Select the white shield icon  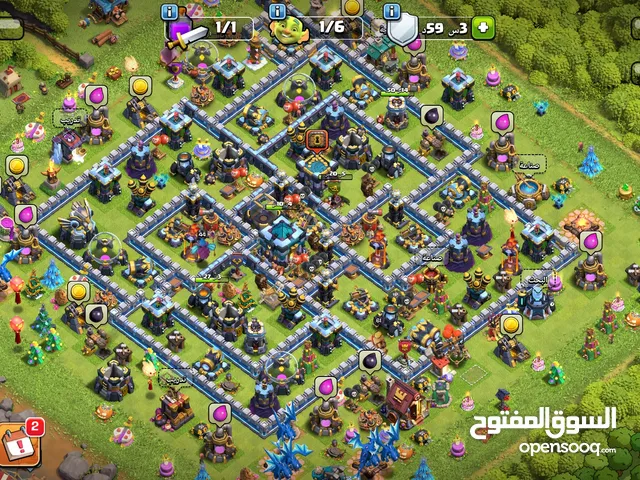(402, 31)
